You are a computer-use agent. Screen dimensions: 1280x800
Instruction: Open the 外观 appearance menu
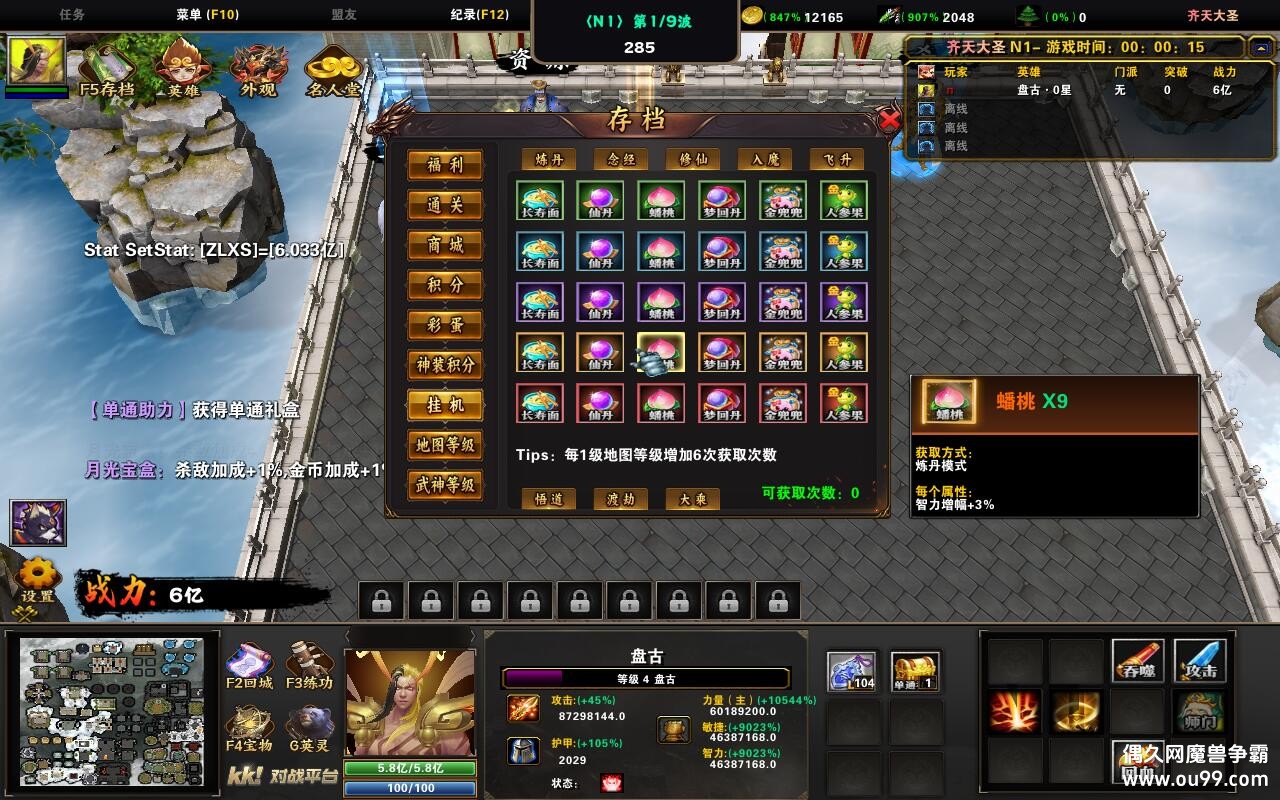click(x=258, y=68)
